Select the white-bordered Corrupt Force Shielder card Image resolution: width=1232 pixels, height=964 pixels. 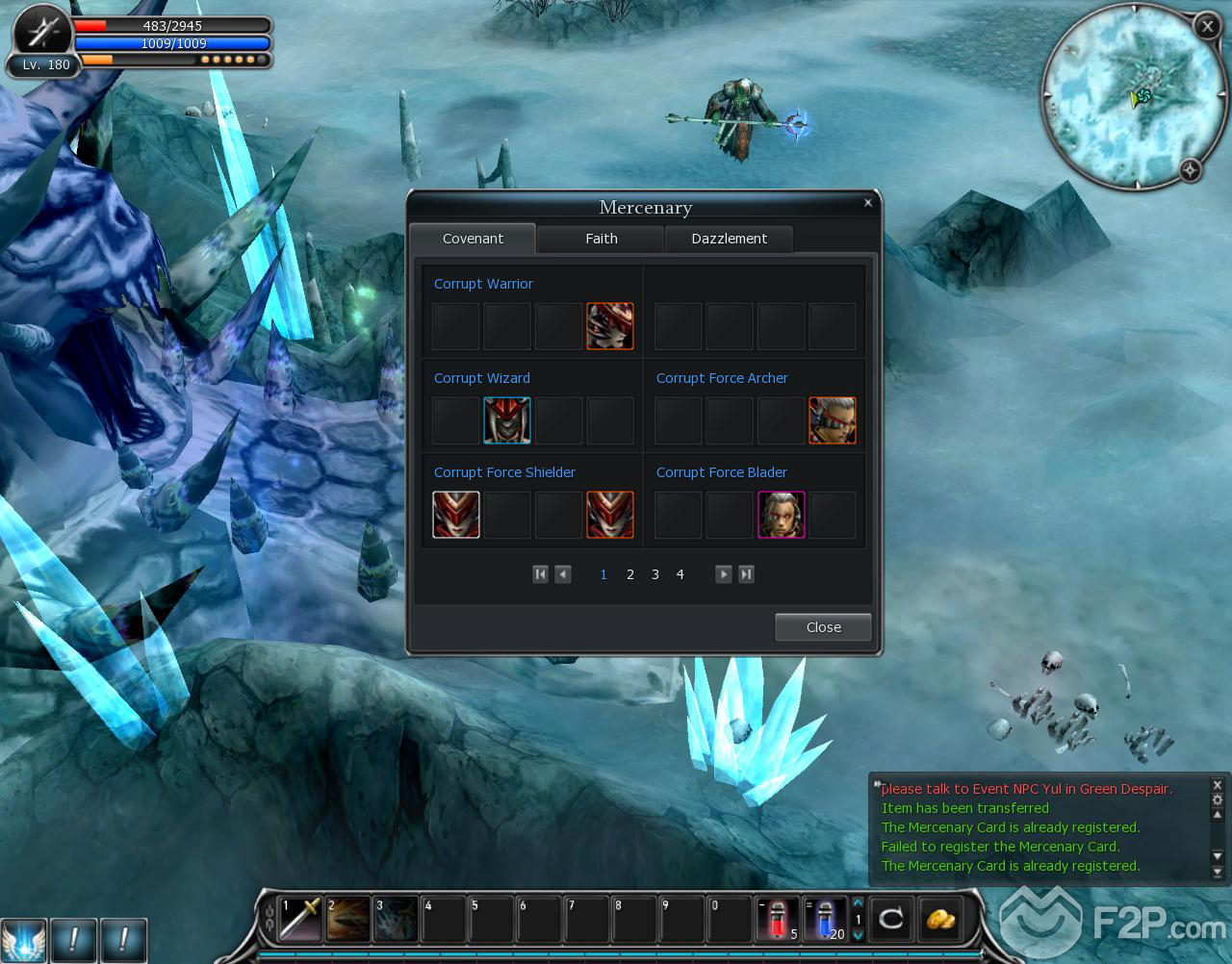[456, 515]
